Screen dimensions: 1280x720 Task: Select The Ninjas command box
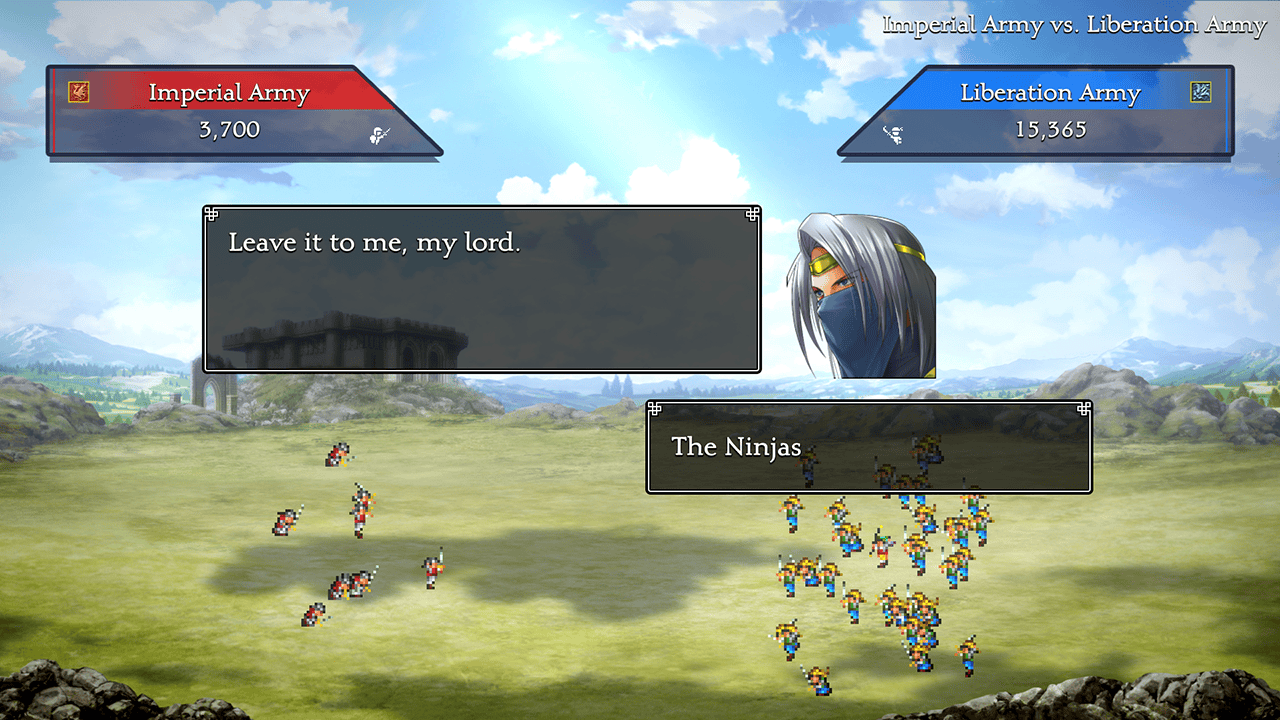click(868, 447)
